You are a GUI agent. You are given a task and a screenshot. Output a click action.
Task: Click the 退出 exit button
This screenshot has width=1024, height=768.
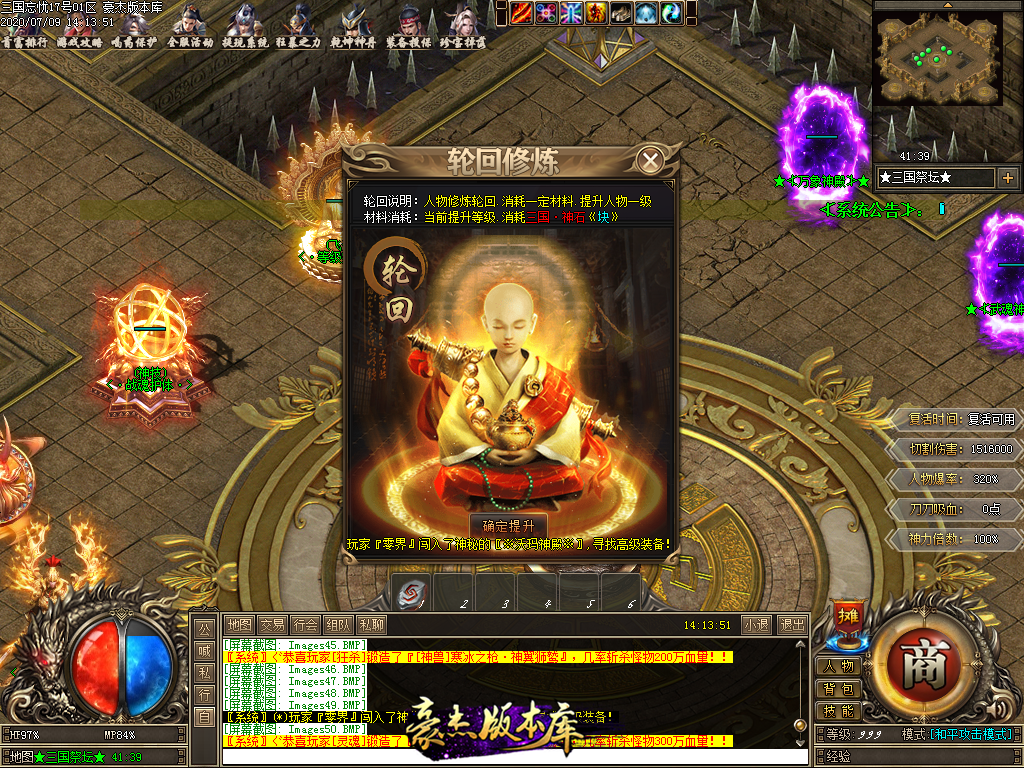(791, 624)
